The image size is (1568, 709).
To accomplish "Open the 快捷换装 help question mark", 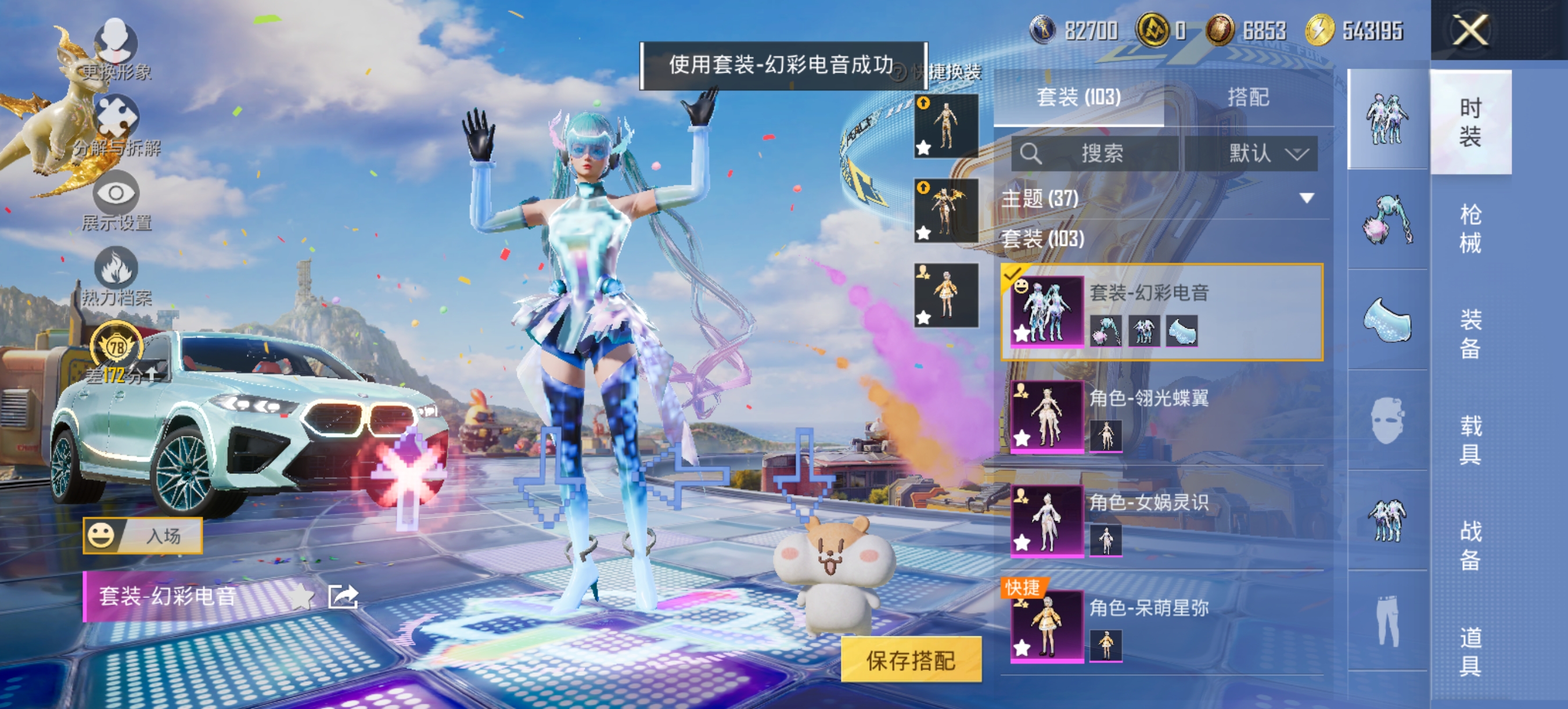I will coord(898,73).
